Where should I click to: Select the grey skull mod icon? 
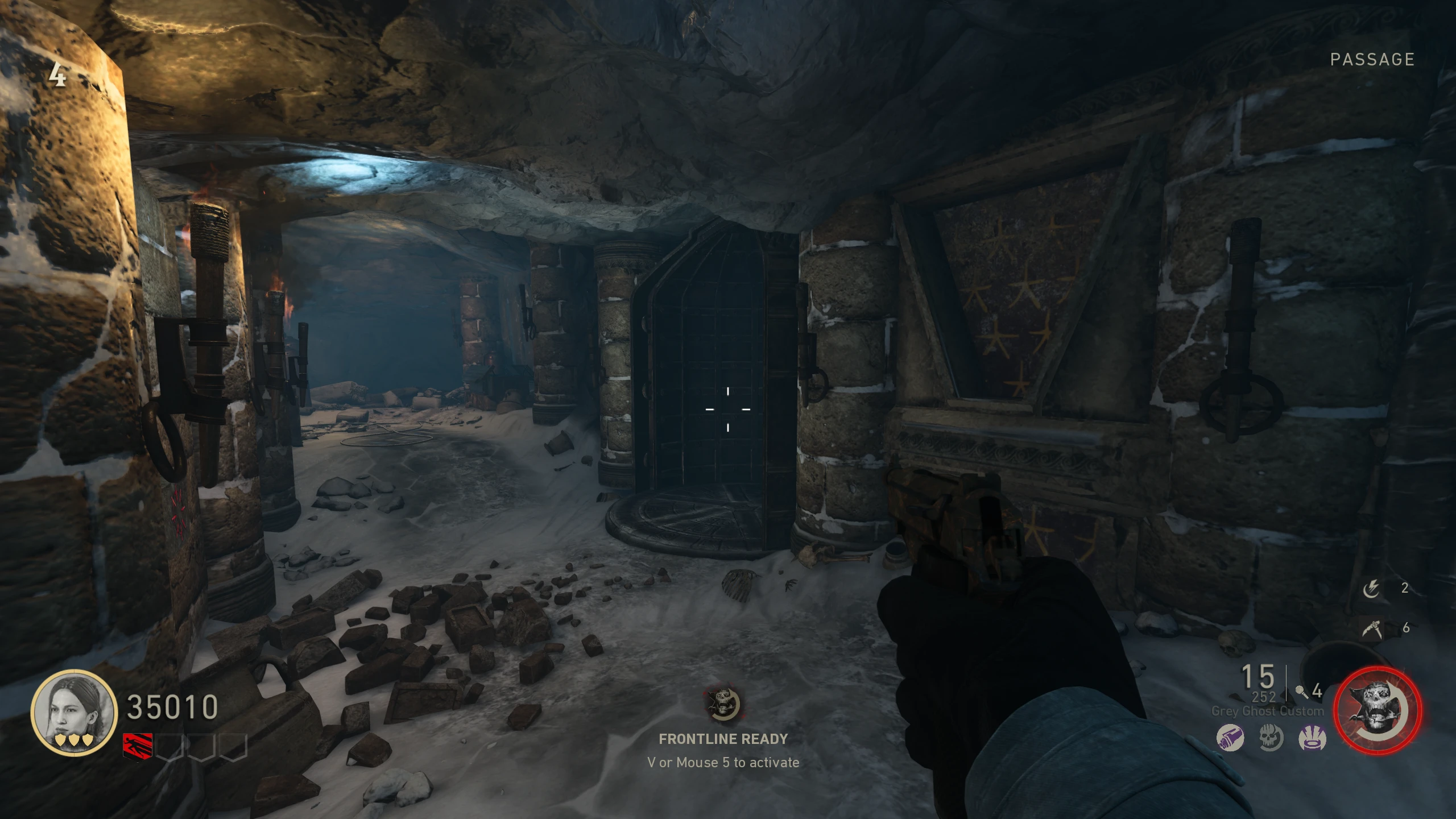(1271, 739)
